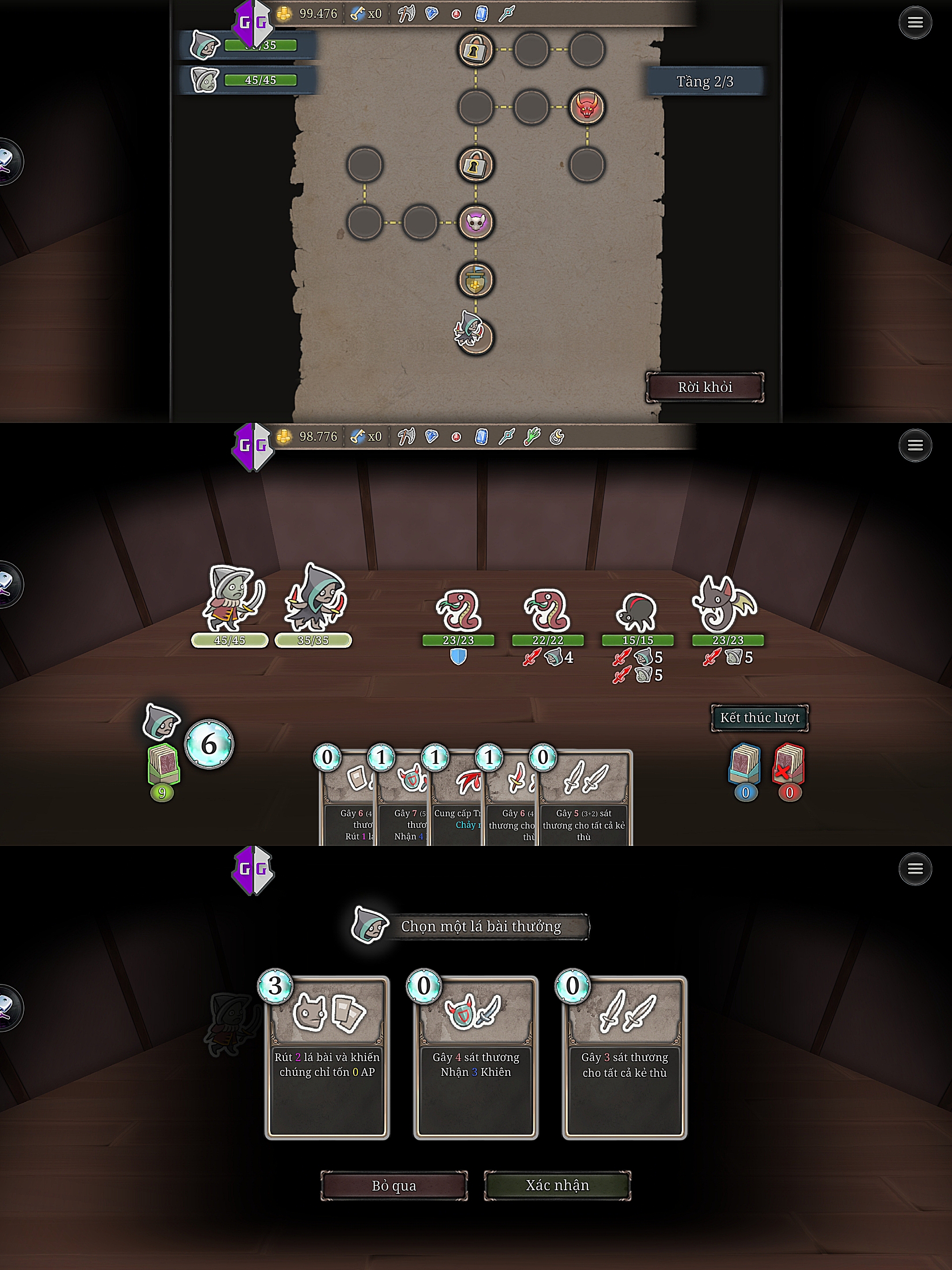This screenshot has width=952, height=1270.
Task: End the turn with Kết thúc lượt
Action: coord(759,717)
